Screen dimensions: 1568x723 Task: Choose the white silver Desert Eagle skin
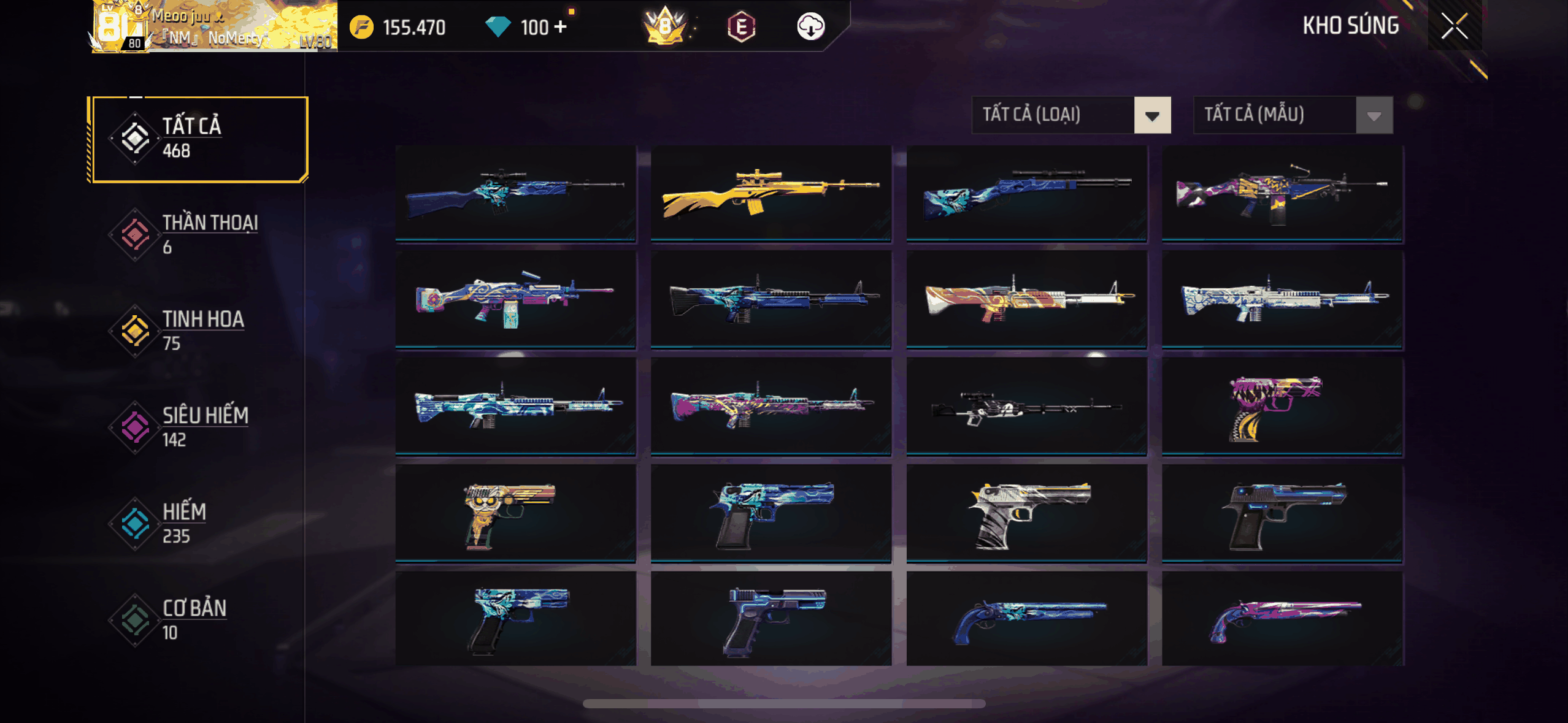coord(1026,513)
